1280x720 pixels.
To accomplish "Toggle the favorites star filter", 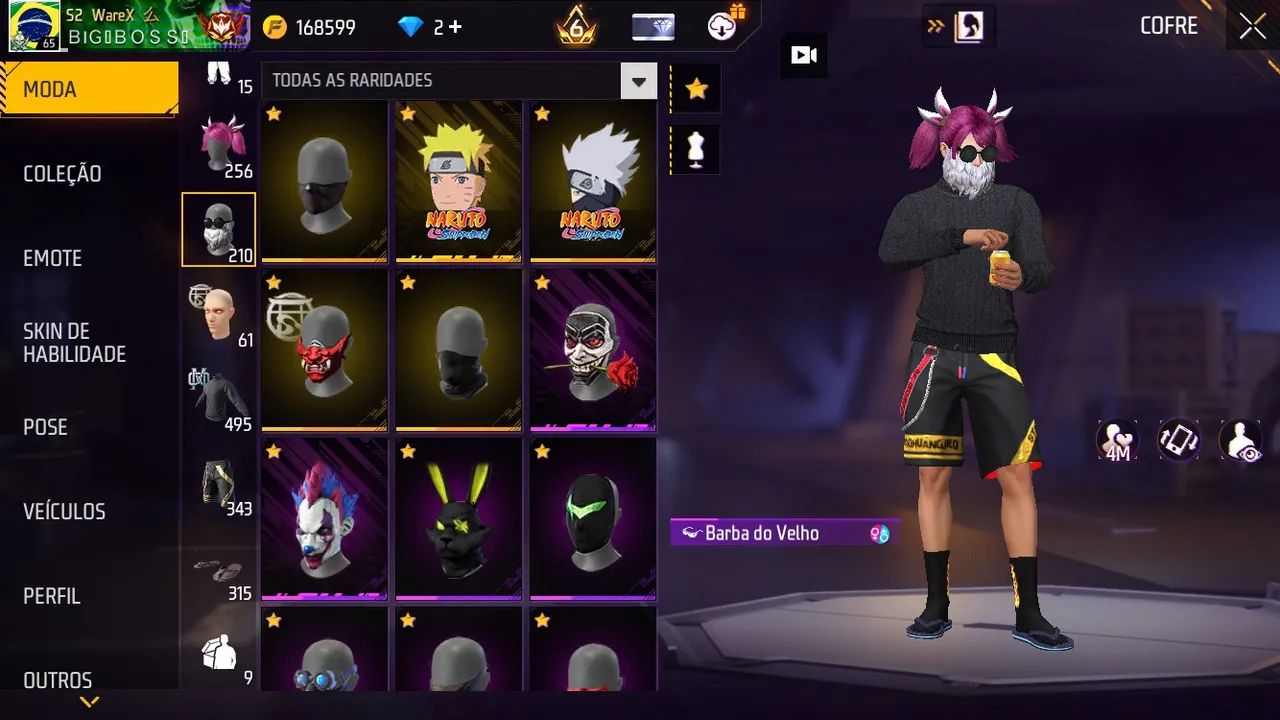I will point(696,89).
